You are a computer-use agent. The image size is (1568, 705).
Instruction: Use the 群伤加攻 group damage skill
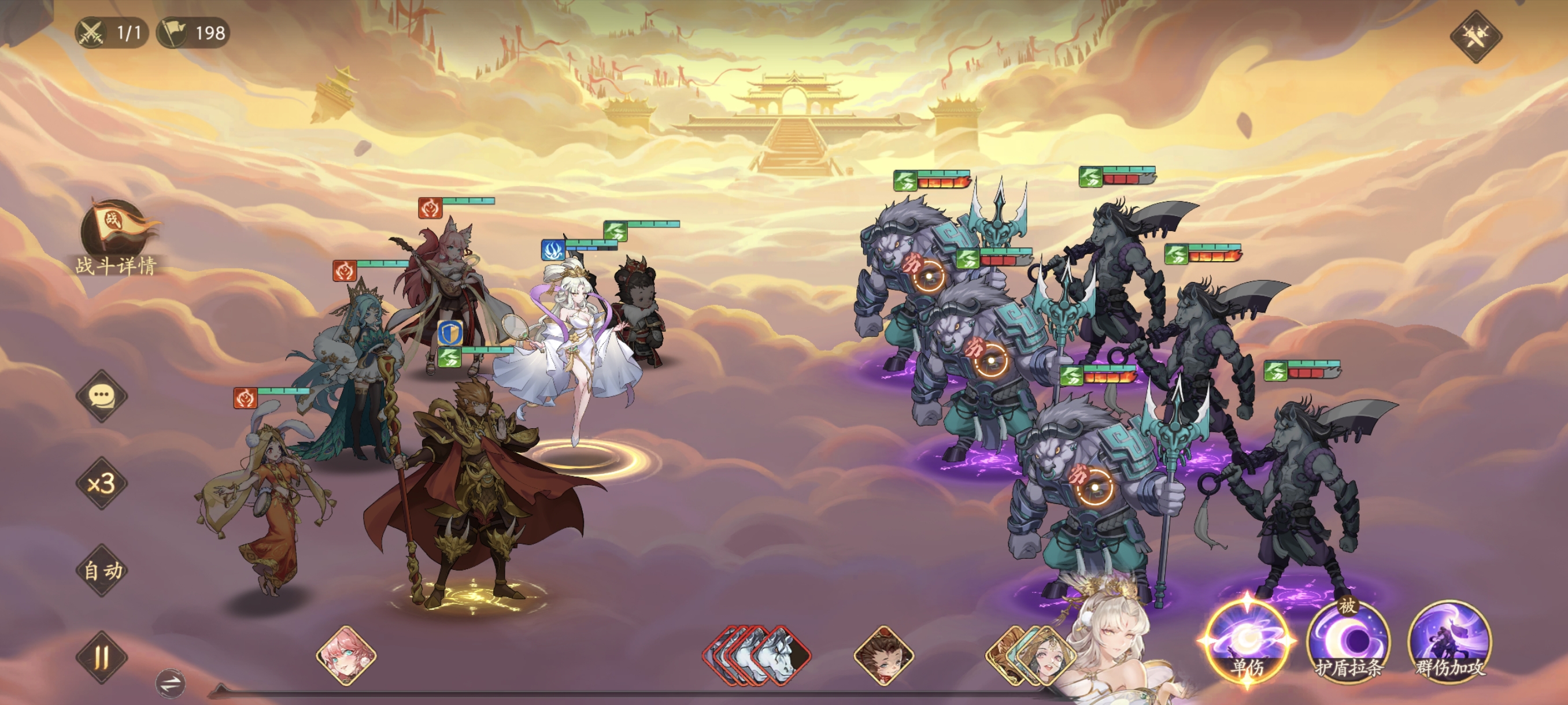[1450, 642]
